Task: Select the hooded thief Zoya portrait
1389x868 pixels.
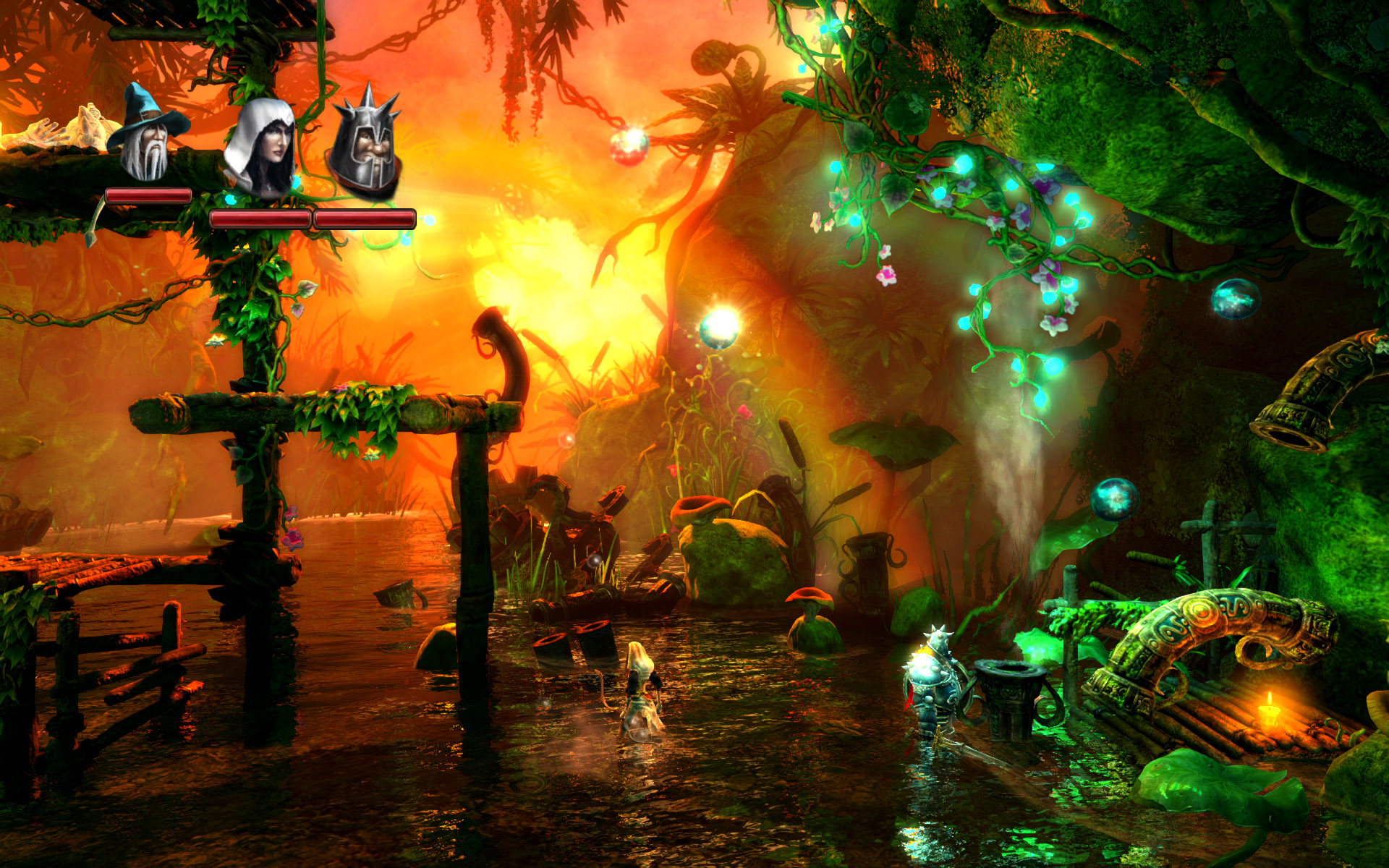Action: (264, 141)
